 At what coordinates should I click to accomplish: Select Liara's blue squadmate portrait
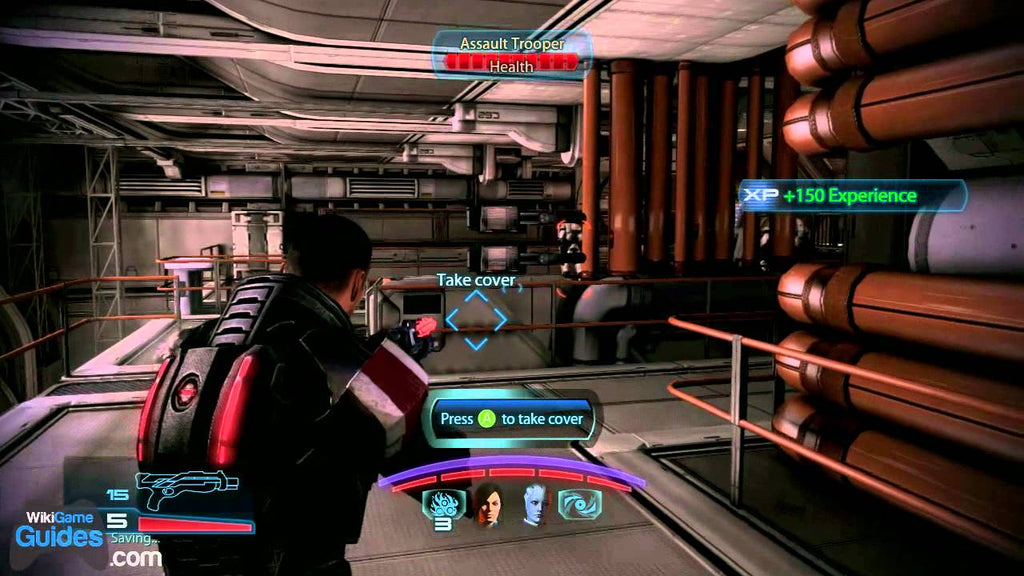click(535, 505)
